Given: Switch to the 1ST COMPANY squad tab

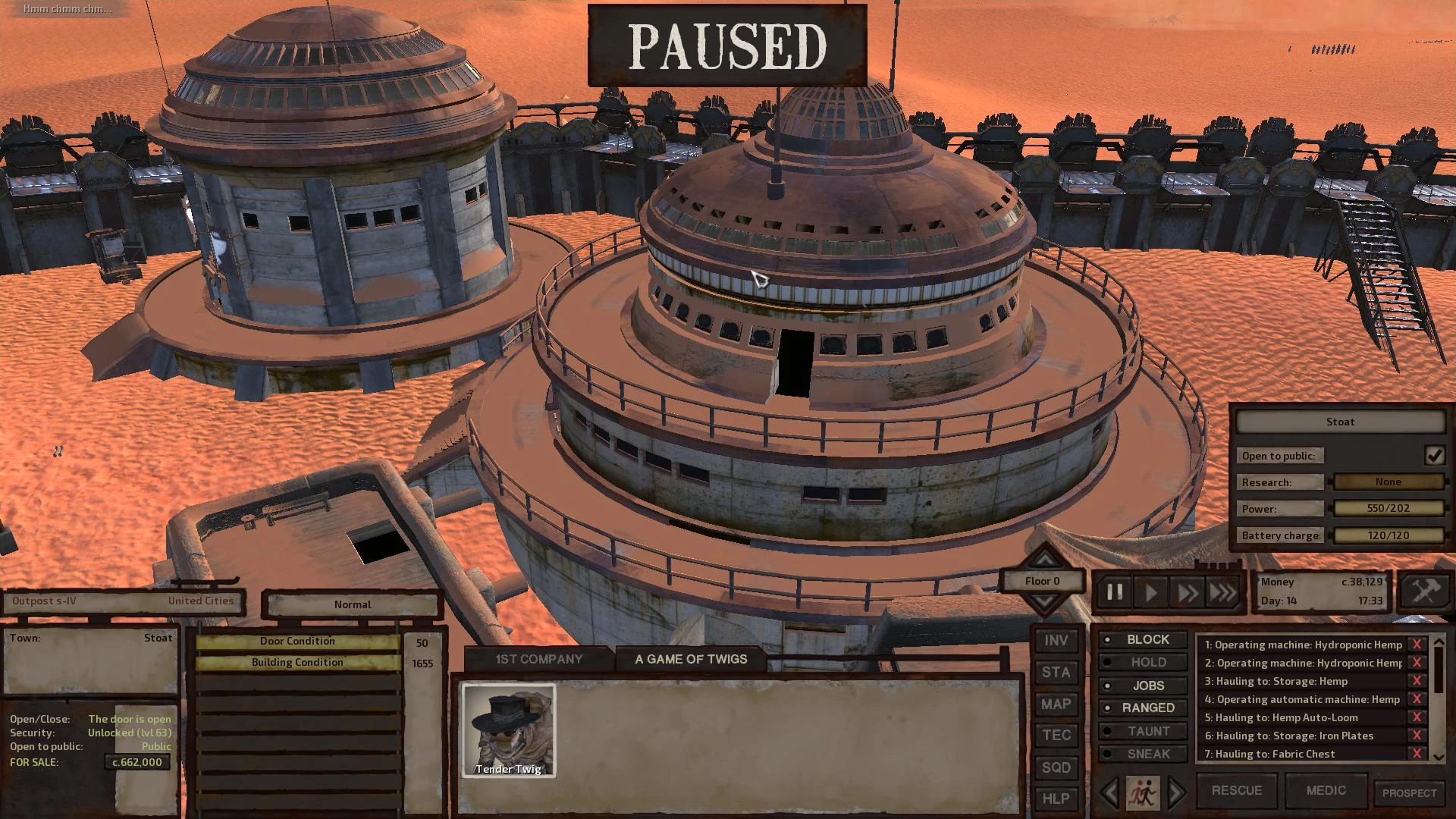Looking at the screenshot, I should tap(538, 660).
